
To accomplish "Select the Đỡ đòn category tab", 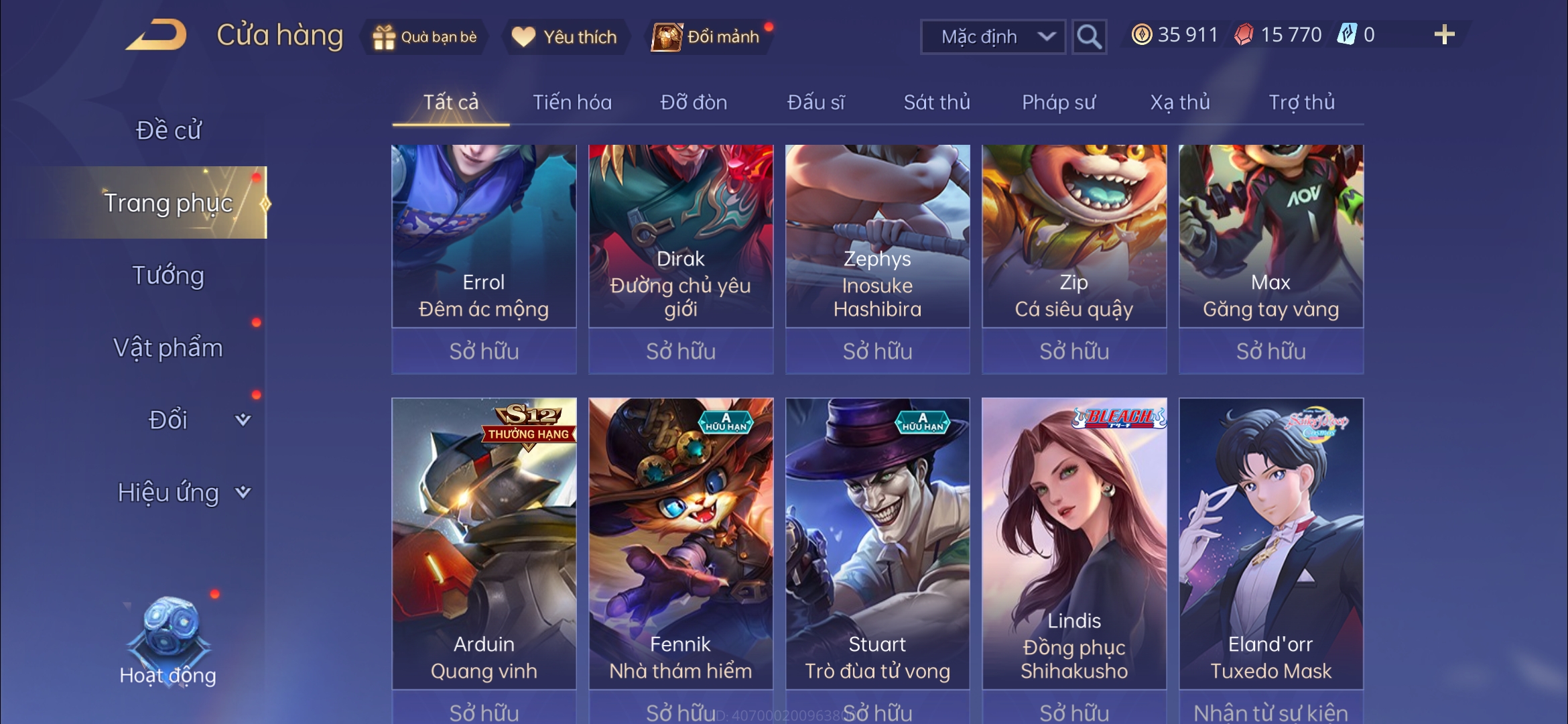I will click(694, 103).
